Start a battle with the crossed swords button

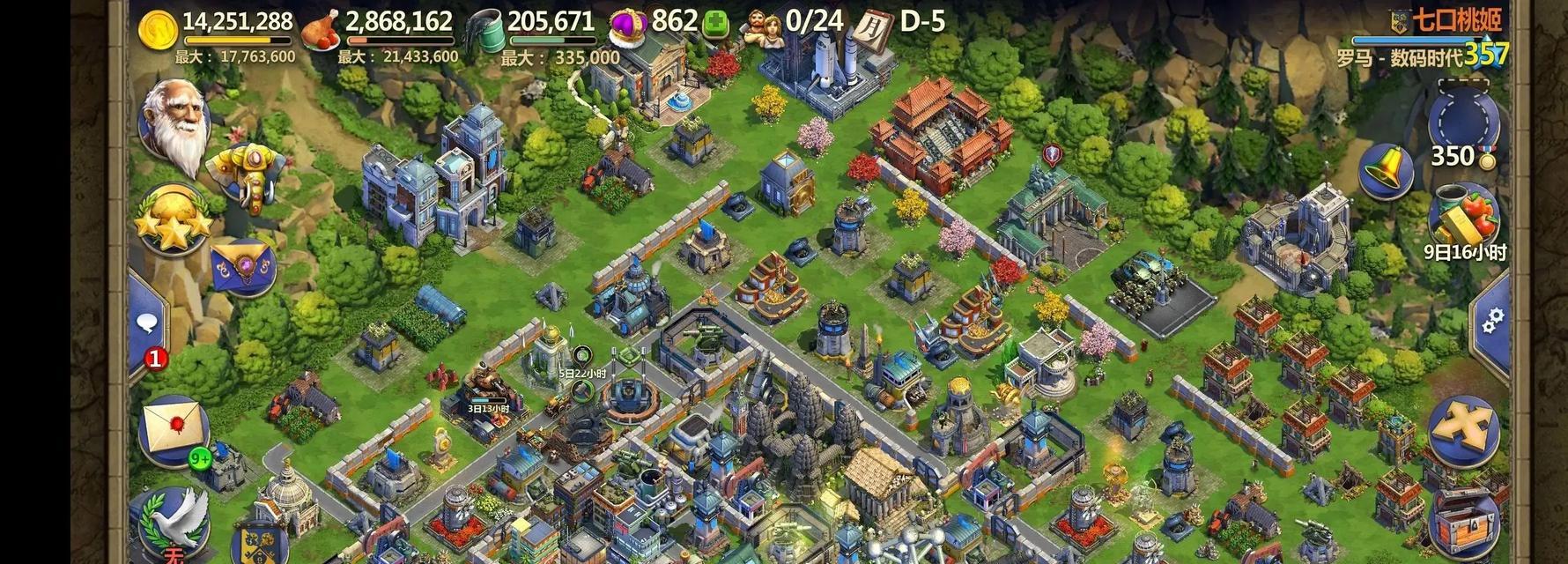pos(1464,430)
